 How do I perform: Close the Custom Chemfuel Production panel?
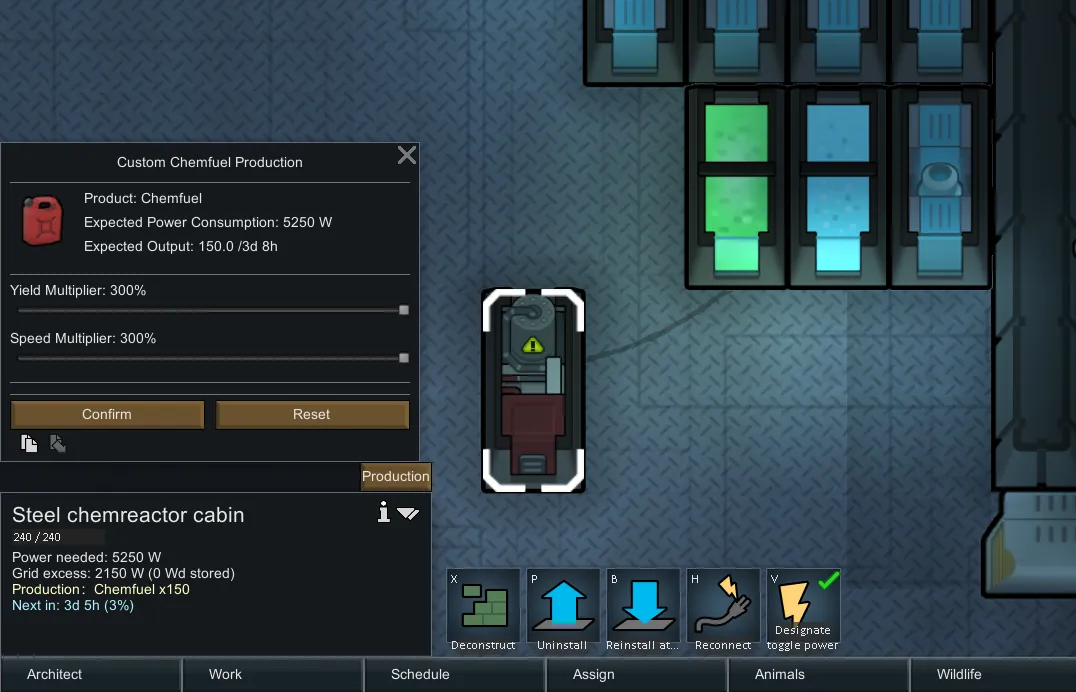pyautogui.click(x=406, y=155)
